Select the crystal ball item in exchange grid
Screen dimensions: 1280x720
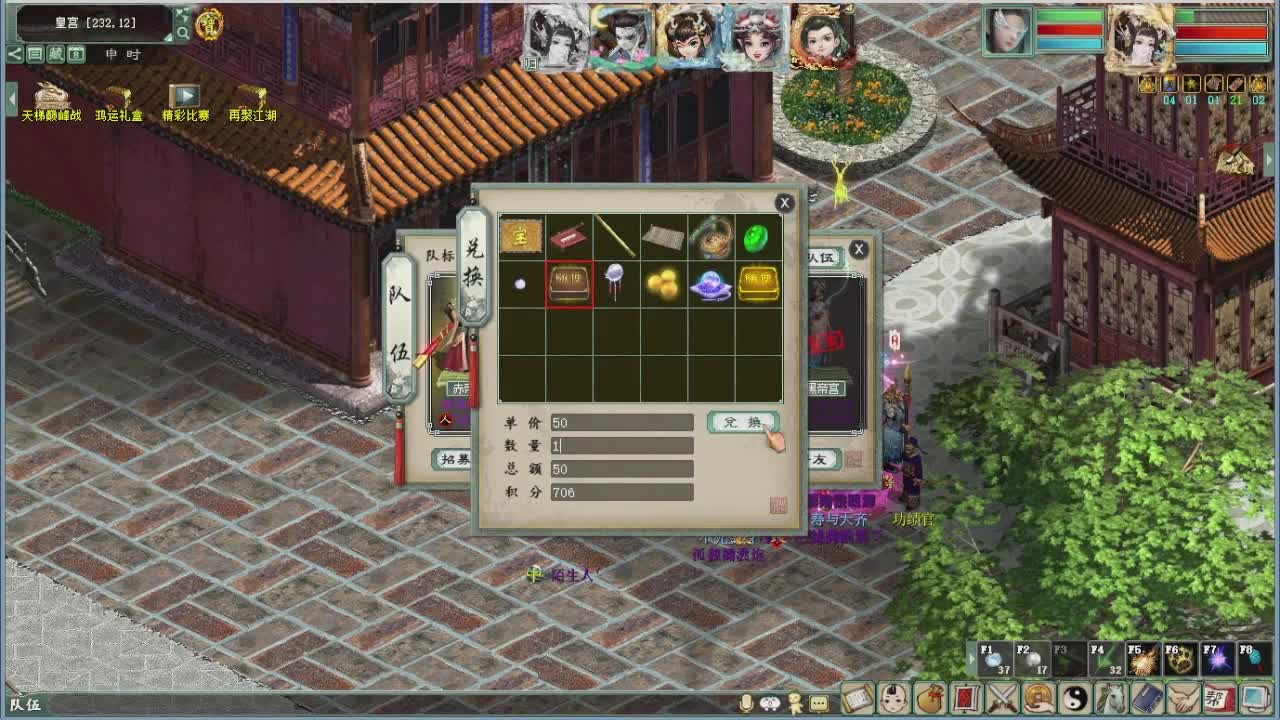coord(712,281)
